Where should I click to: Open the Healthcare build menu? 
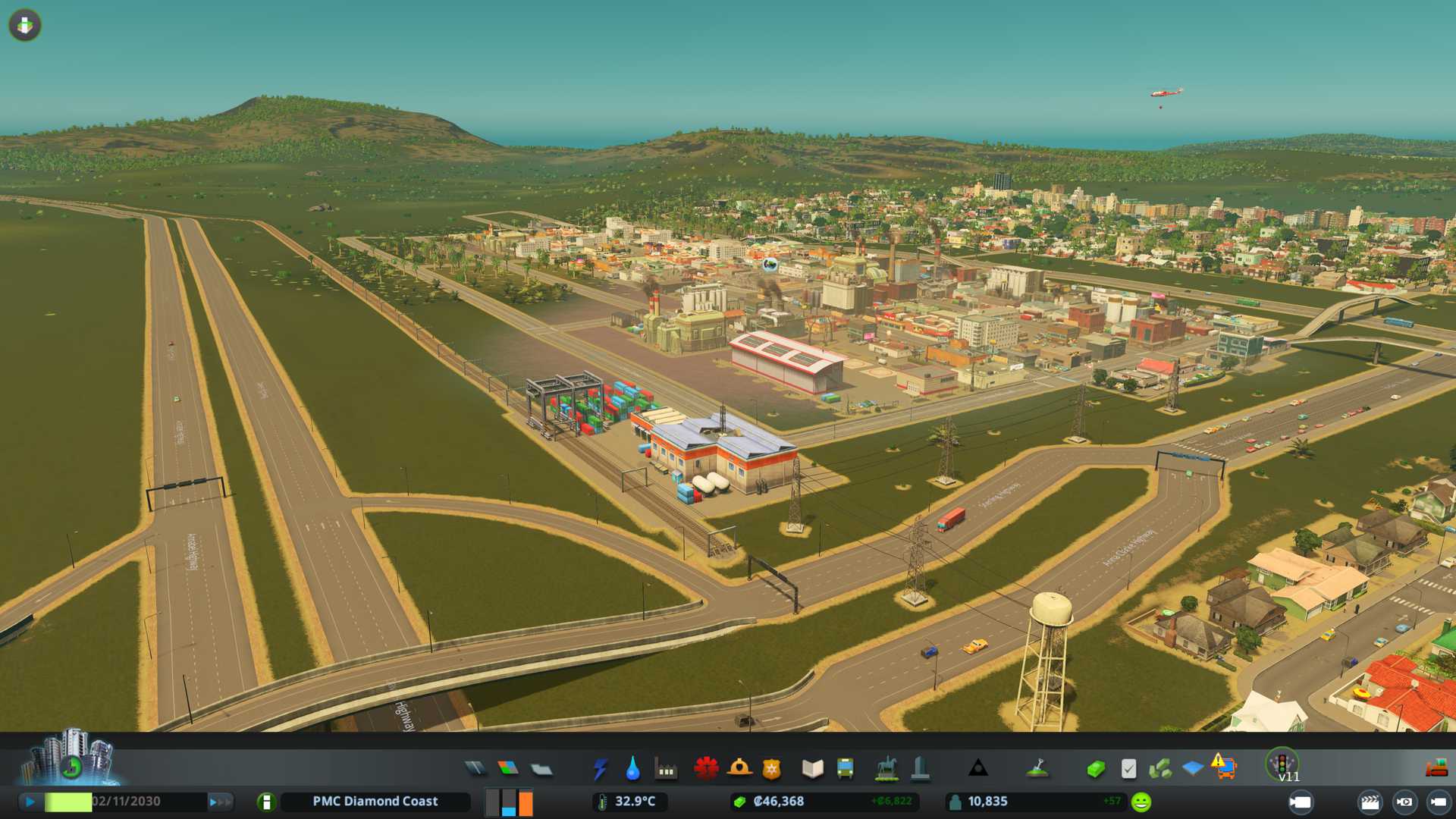706,769
